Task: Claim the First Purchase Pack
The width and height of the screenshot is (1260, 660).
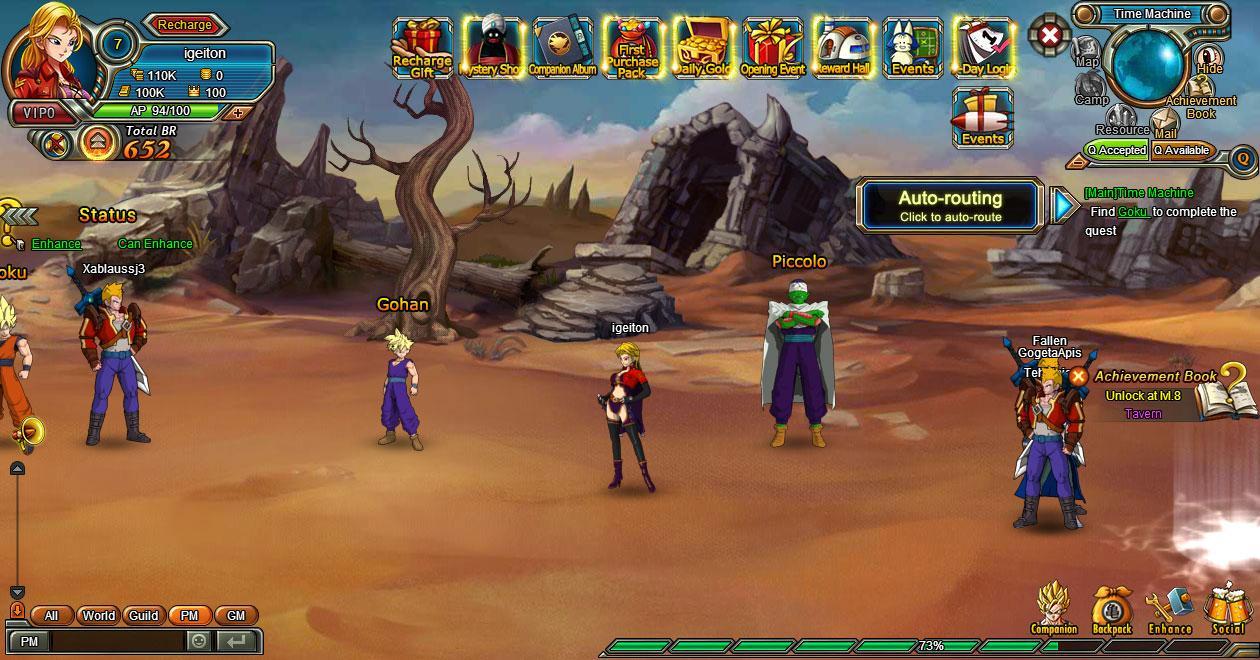Action: (632, 47)
